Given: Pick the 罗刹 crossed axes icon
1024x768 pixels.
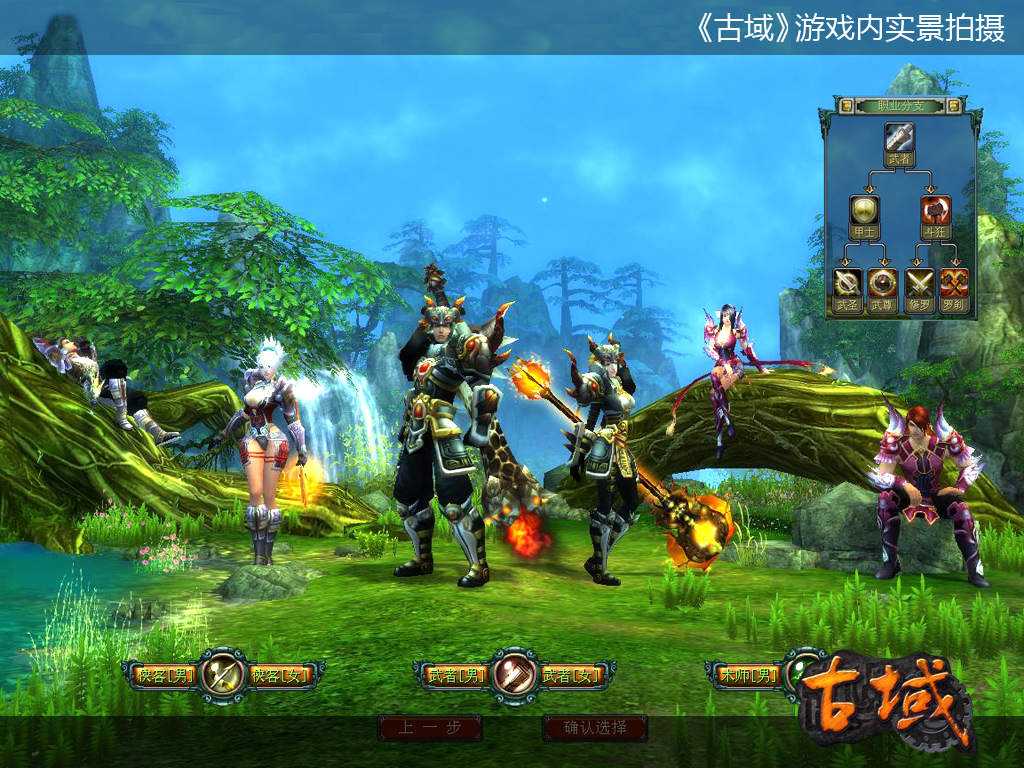Looking at the screenshot, I should point(953,283).
